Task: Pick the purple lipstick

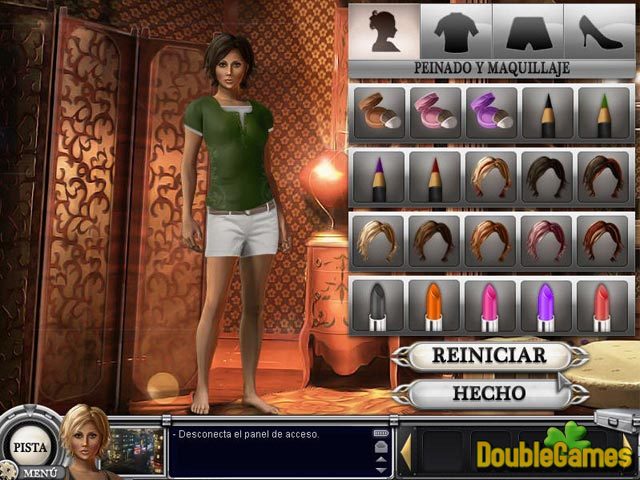Action: [547, 305]
